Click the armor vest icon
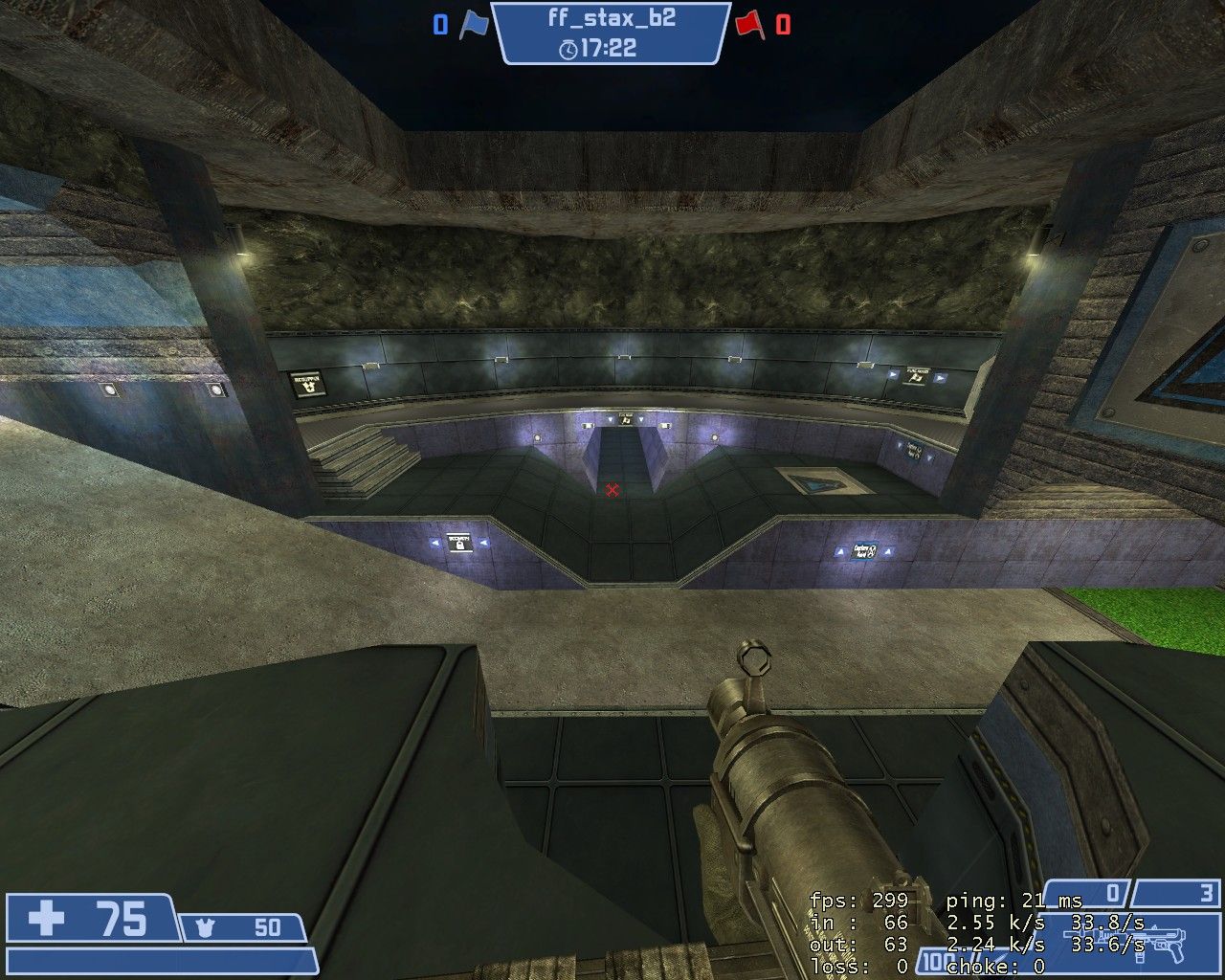Image resolution: width=1225 pixels, height=980 pixels. point(203,927)
